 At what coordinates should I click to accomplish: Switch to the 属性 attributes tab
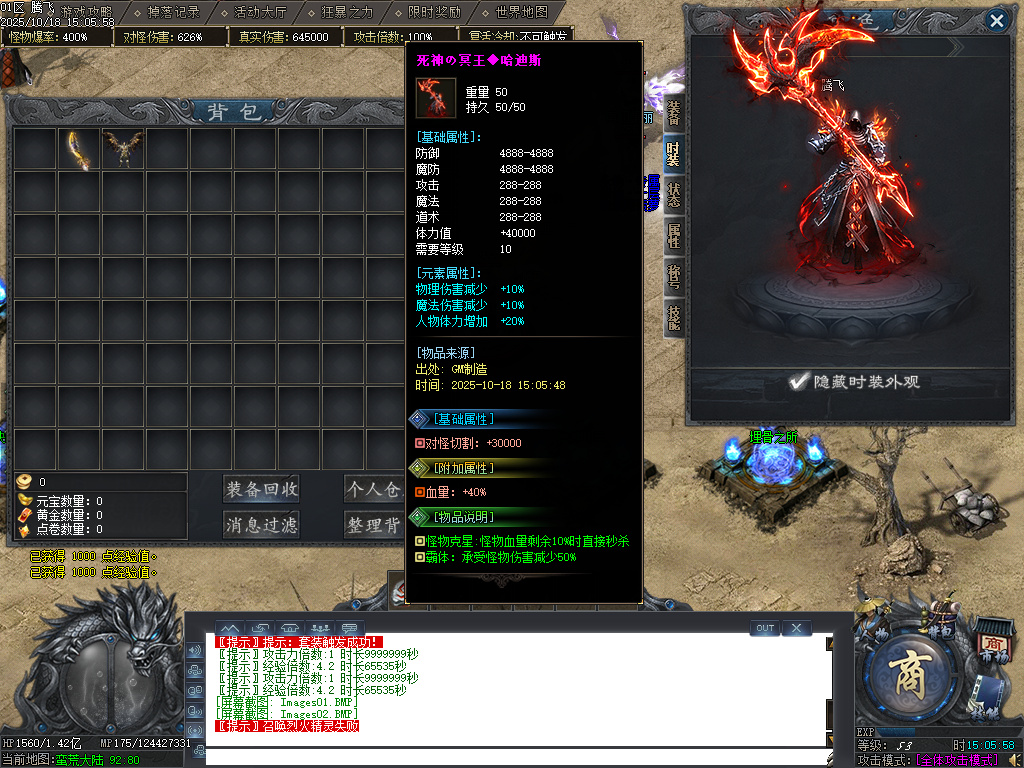click(674, 236)
